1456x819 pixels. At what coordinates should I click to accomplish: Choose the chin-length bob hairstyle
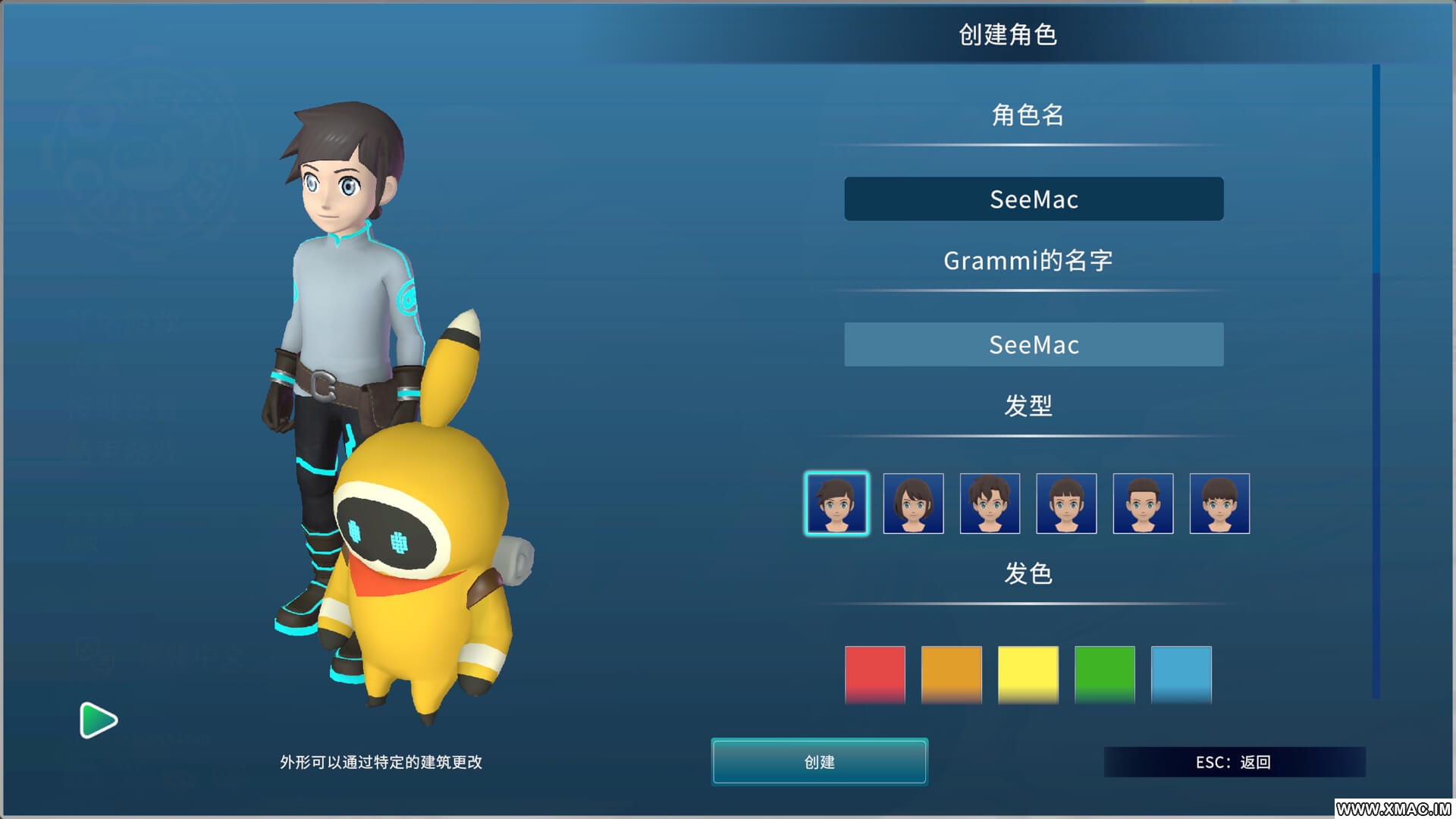[x=913, y=504]
